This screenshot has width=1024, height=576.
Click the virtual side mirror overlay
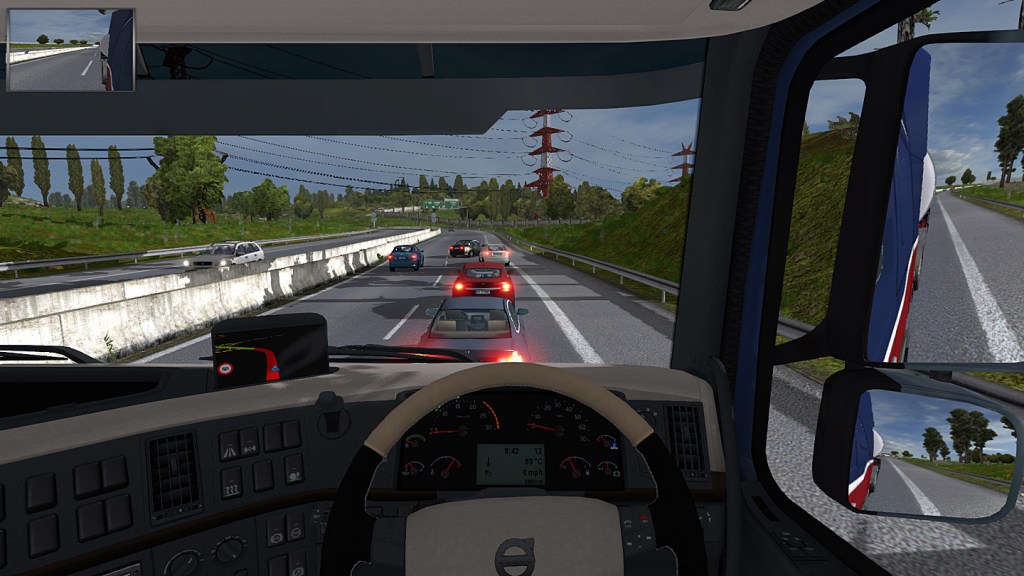[x=70, y=50]
